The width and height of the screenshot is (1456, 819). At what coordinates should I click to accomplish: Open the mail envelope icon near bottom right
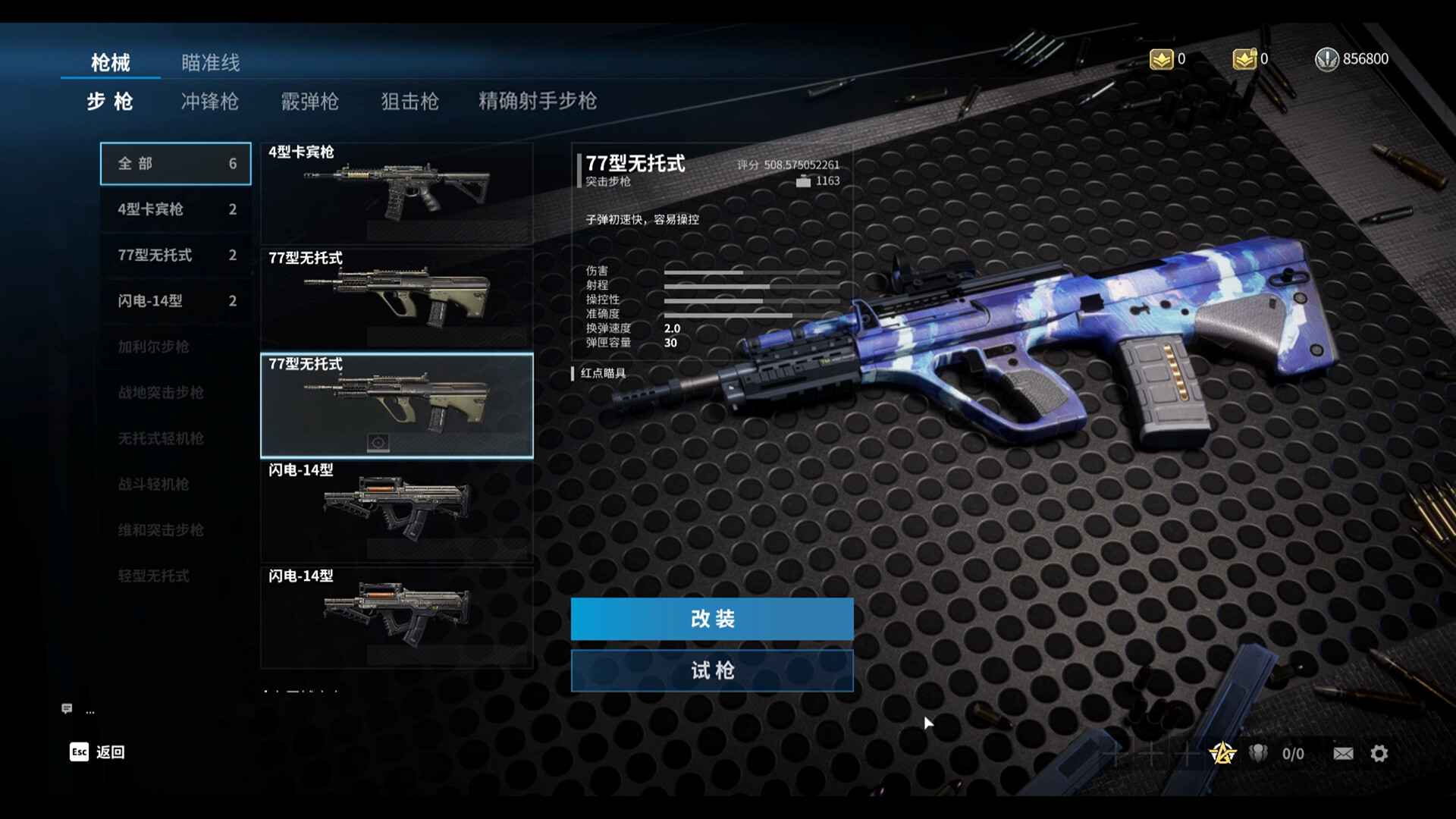coord(1342,753)
